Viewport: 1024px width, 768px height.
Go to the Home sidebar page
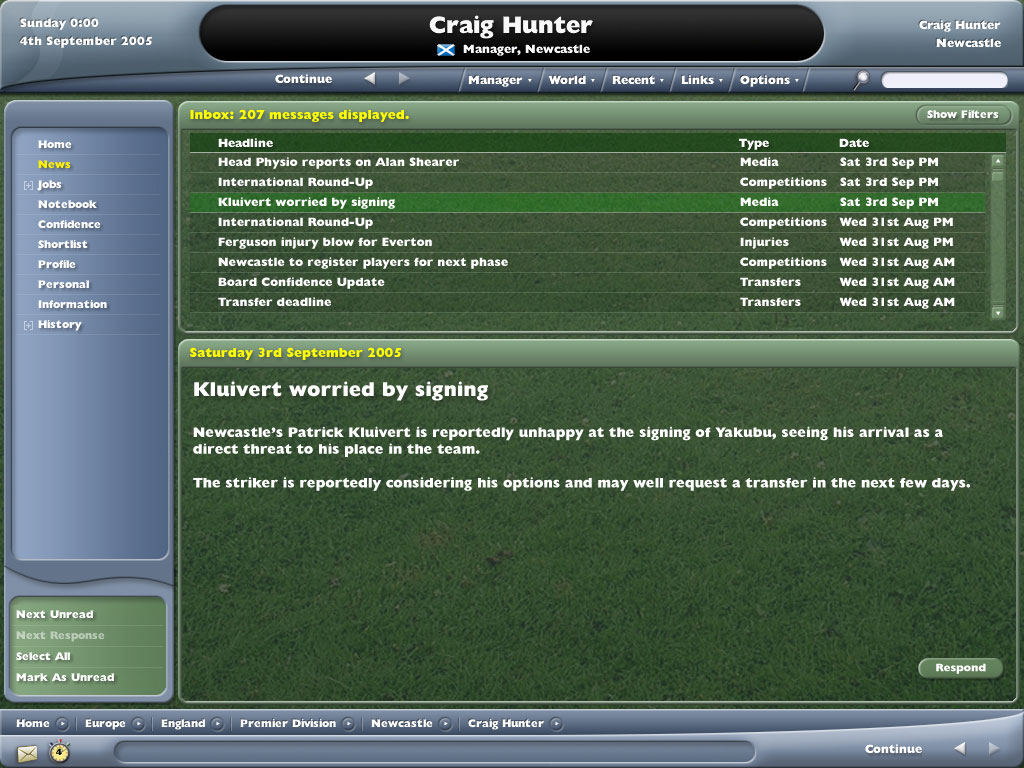[55, 144]
